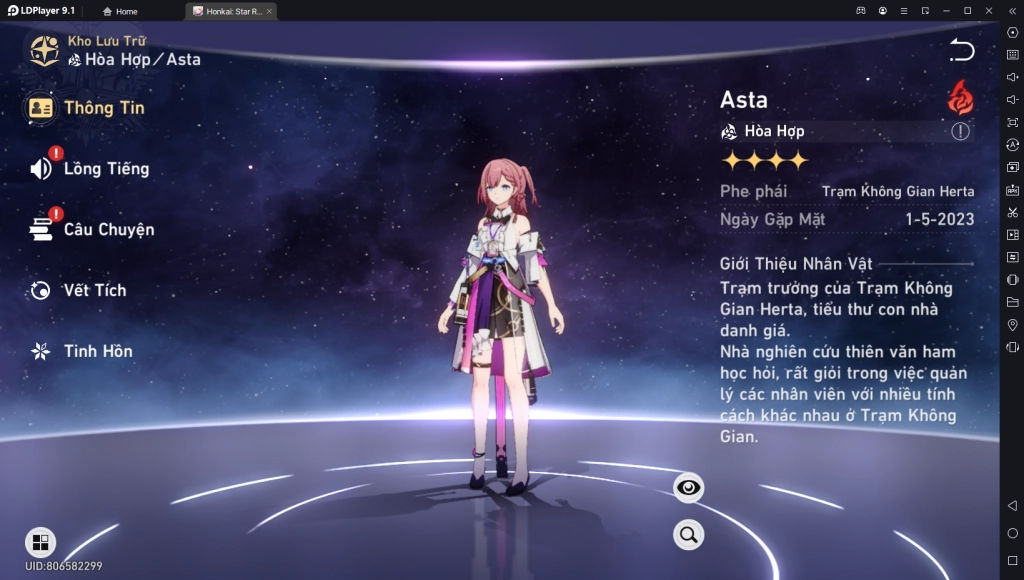
Task: Click the Kho Lưu Trữ archive emblem
Action: (44, 50)
